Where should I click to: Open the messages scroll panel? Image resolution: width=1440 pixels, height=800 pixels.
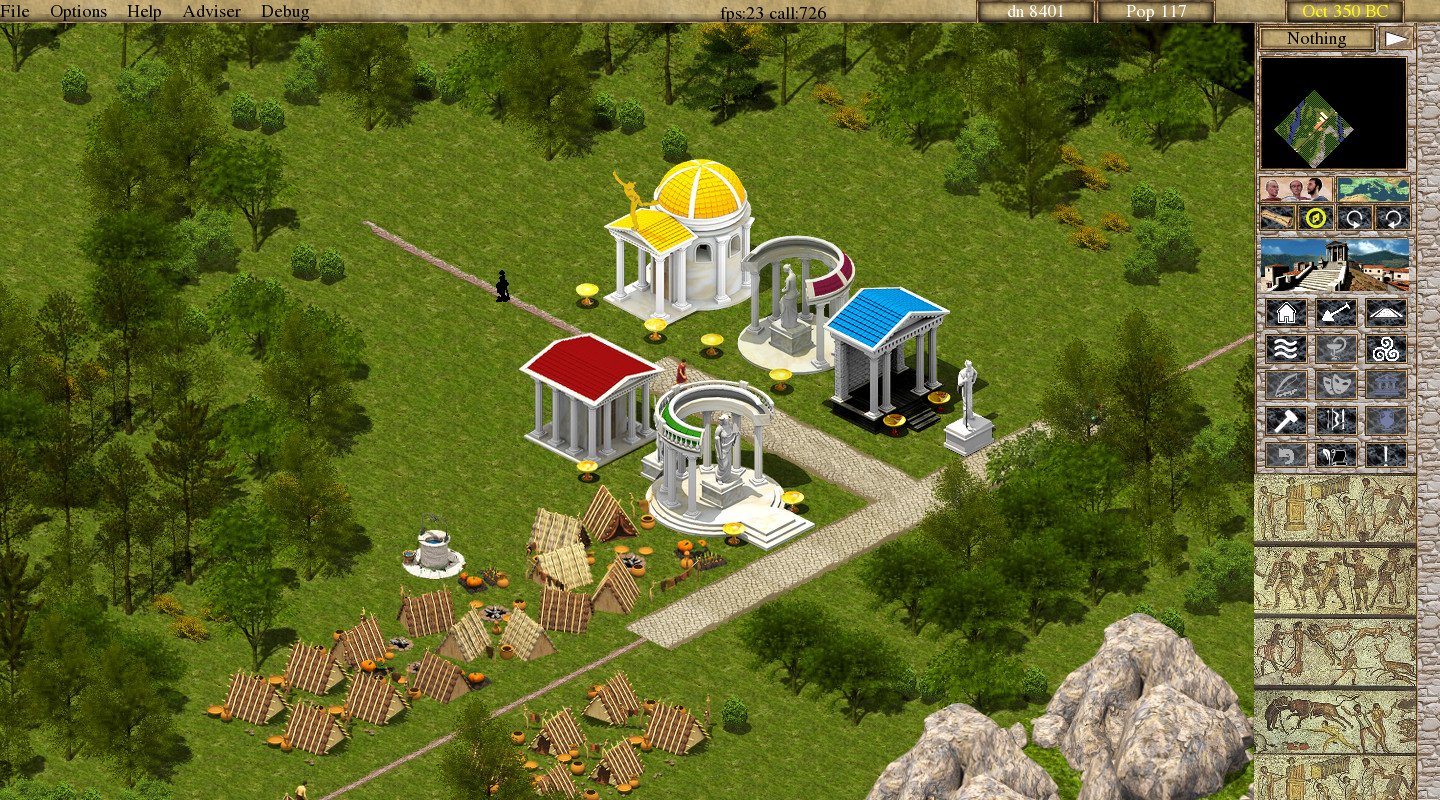point(1337,455)
